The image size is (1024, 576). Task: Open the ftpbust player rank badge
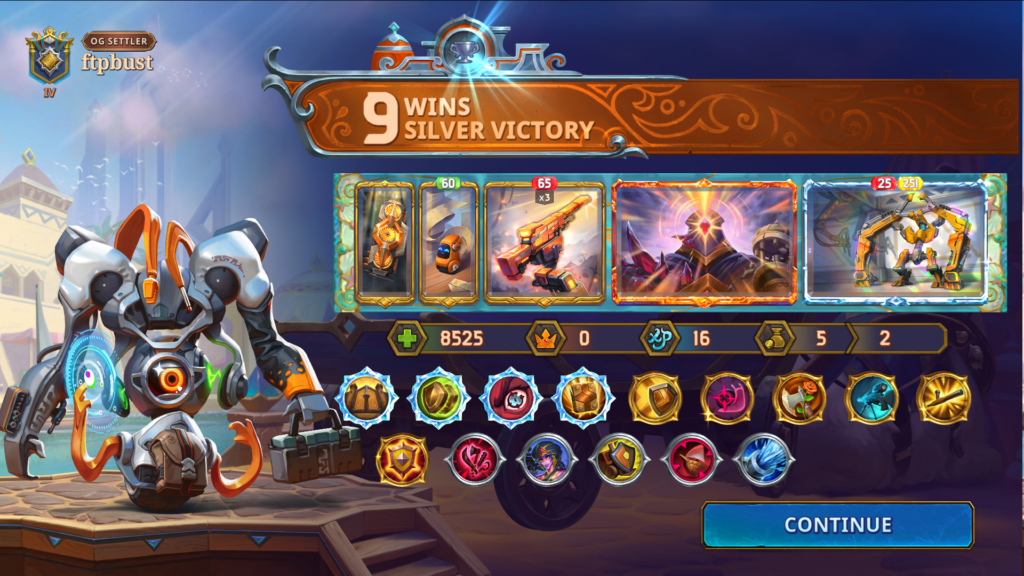click(x=50, y=56)
